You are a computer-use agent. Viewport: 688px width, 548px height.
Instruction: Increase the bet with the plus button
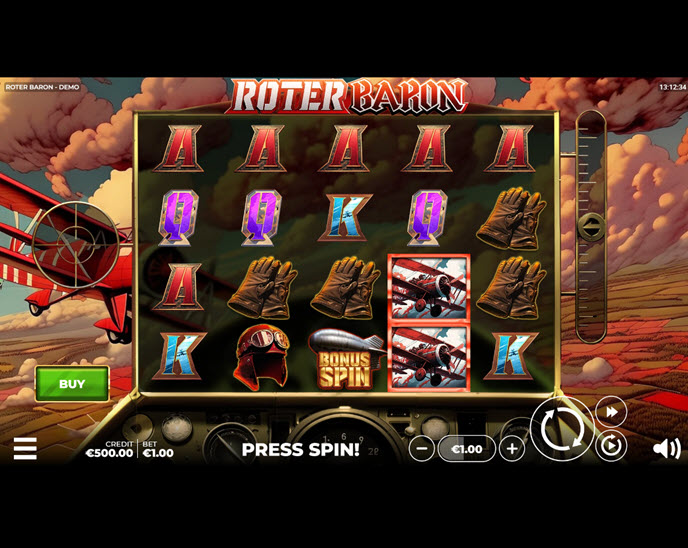[512, 449]
